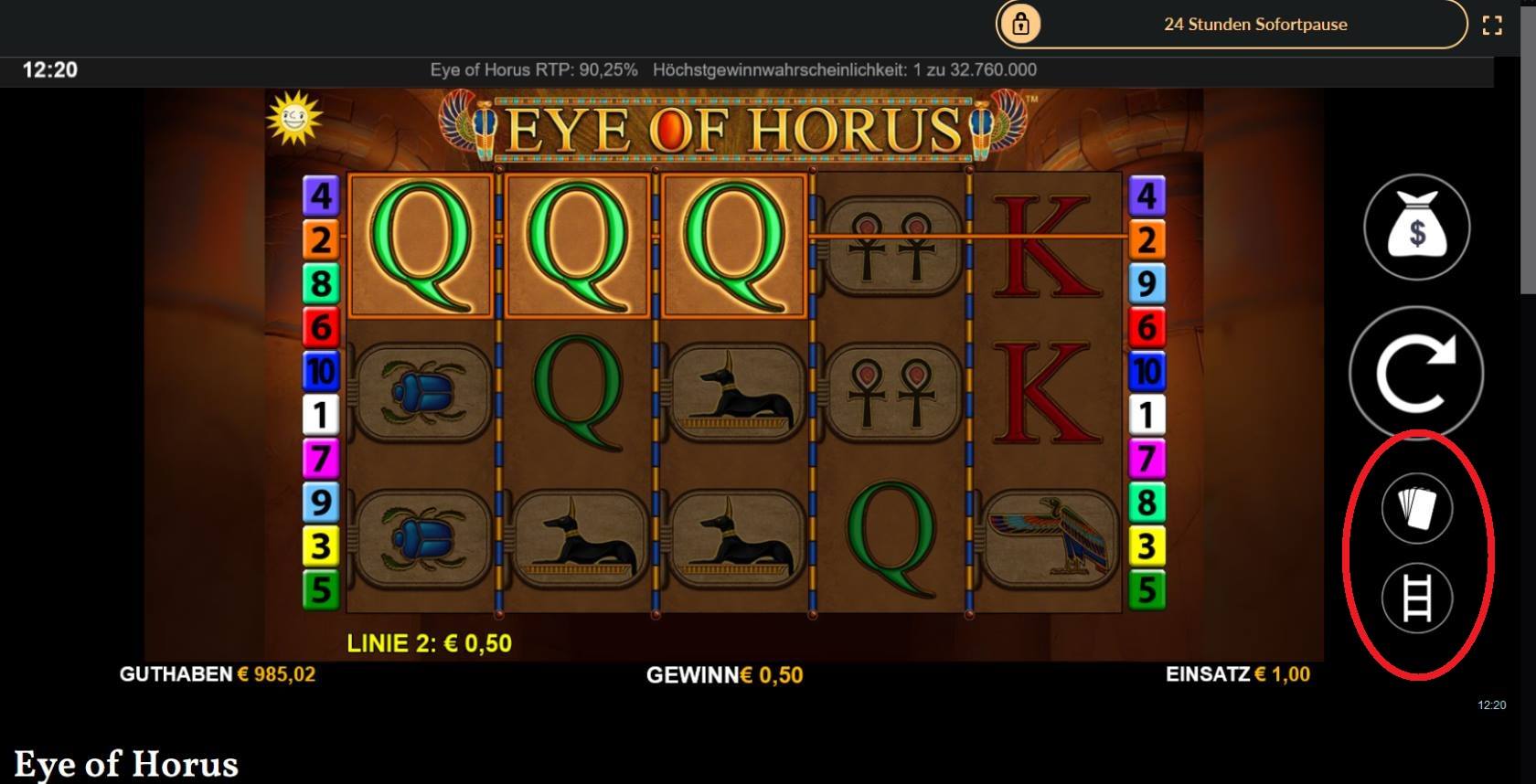The width and height of the screenshot is (1536, 784).
Task: Select the ladder risk gamble feature
Action: pyautogui.click(x=1416, y=599)
